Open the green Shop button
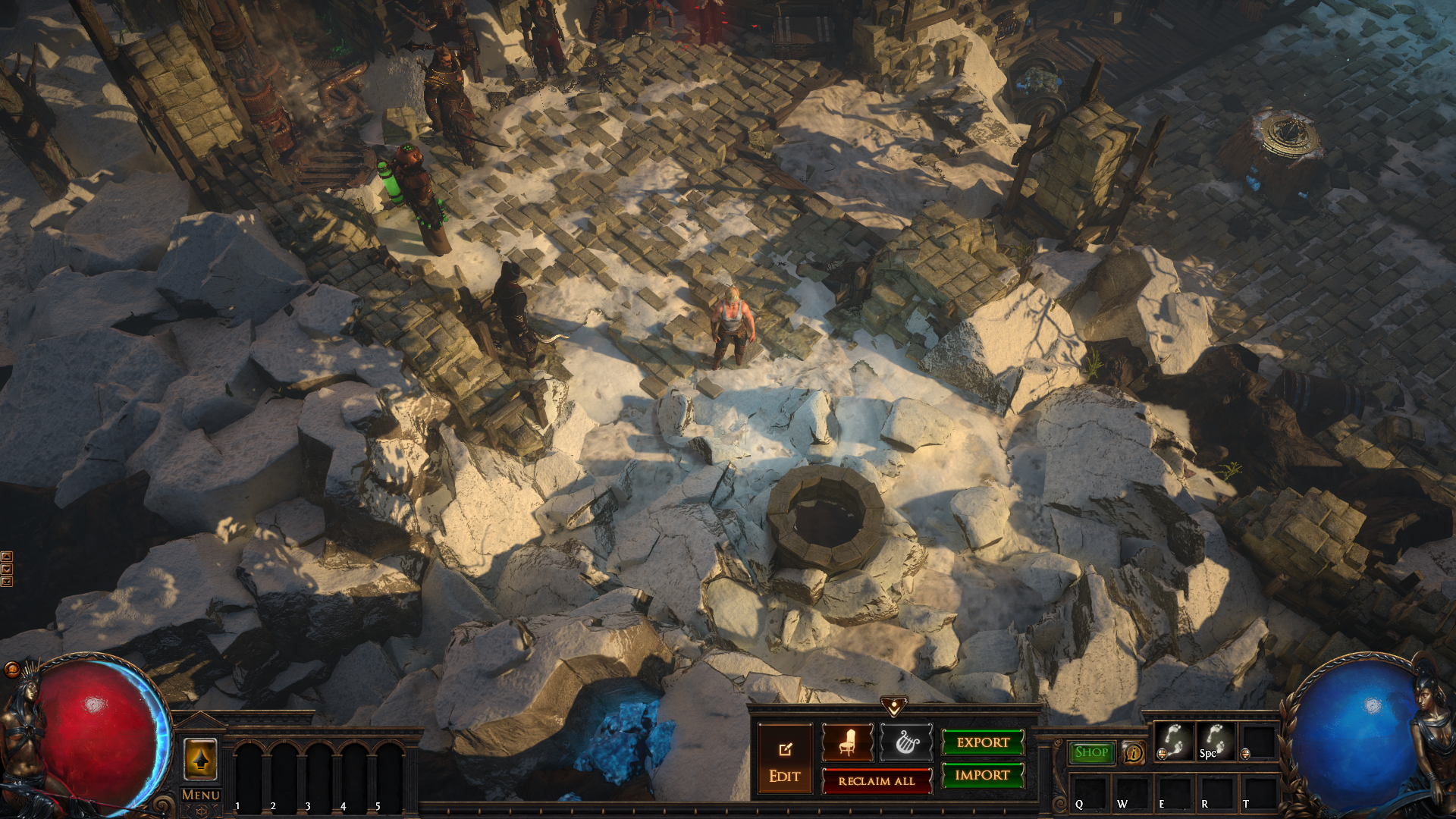Image resolution: width=1456 pixels, height=819 pixels. click(1091, 752)
